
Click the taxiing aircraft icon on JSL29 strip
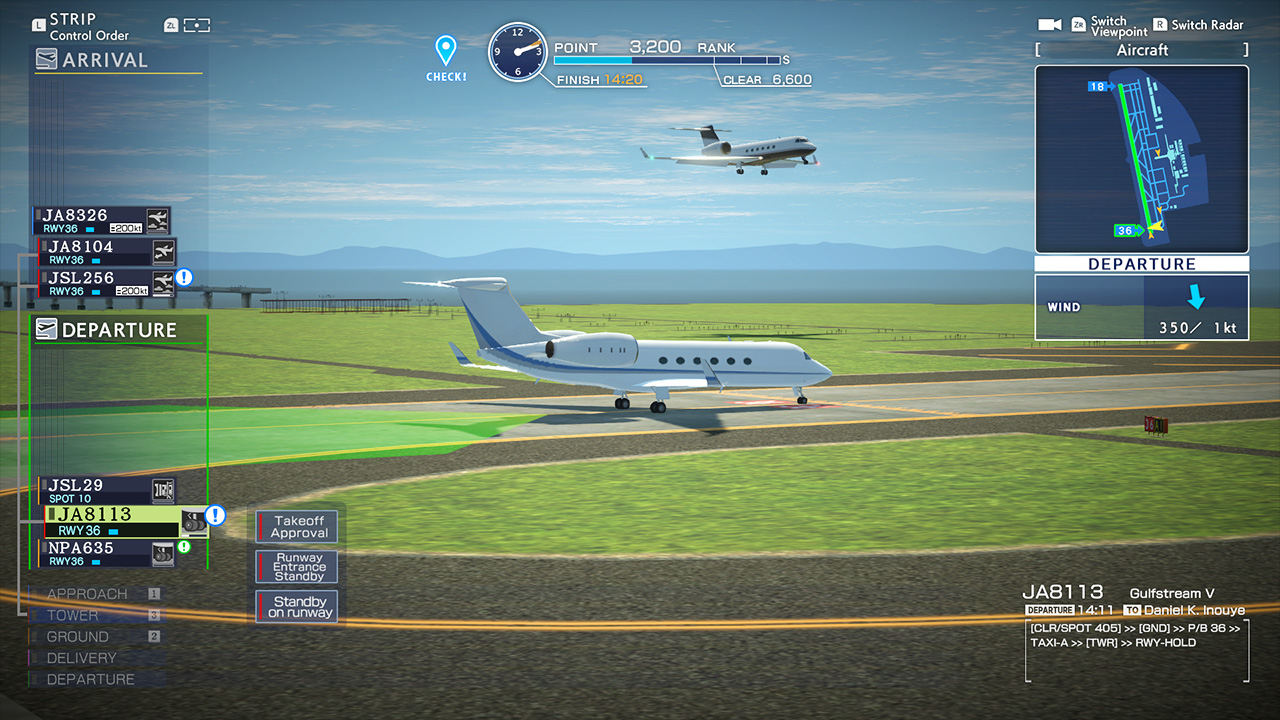tap(163, 490)
